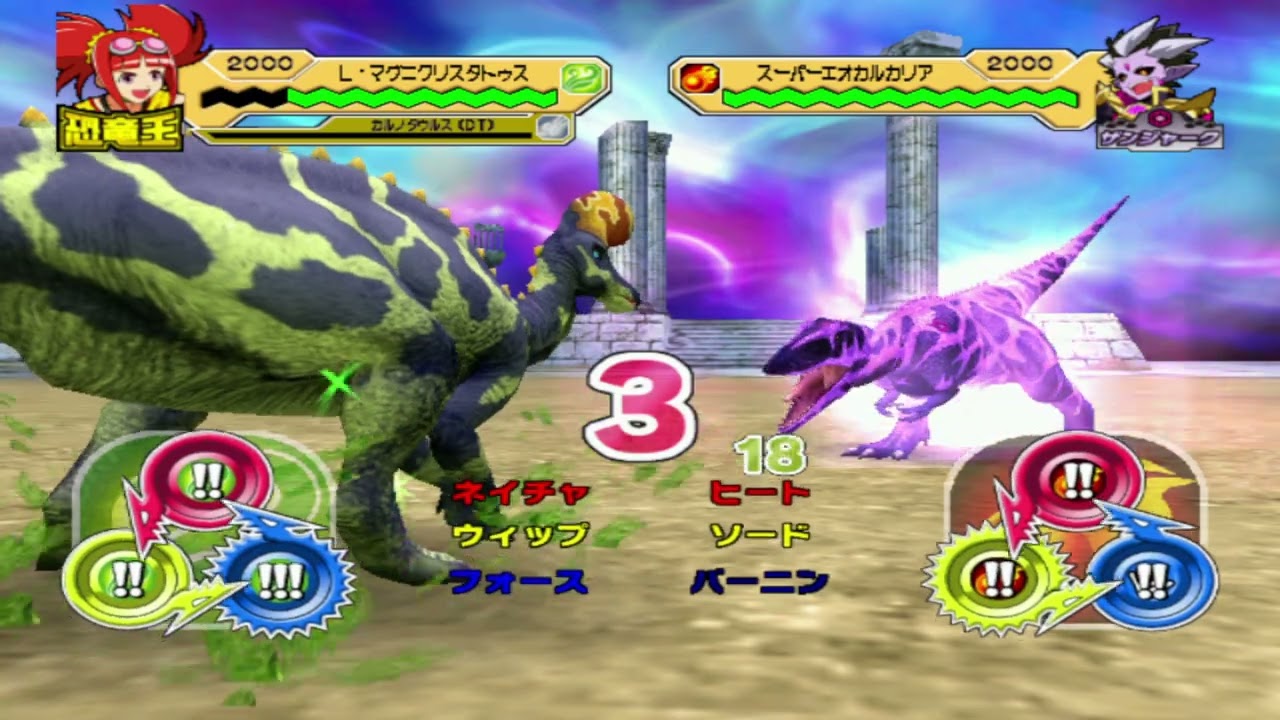Select the Carnotaurus (DT) reserve bar

click(430, 127)
